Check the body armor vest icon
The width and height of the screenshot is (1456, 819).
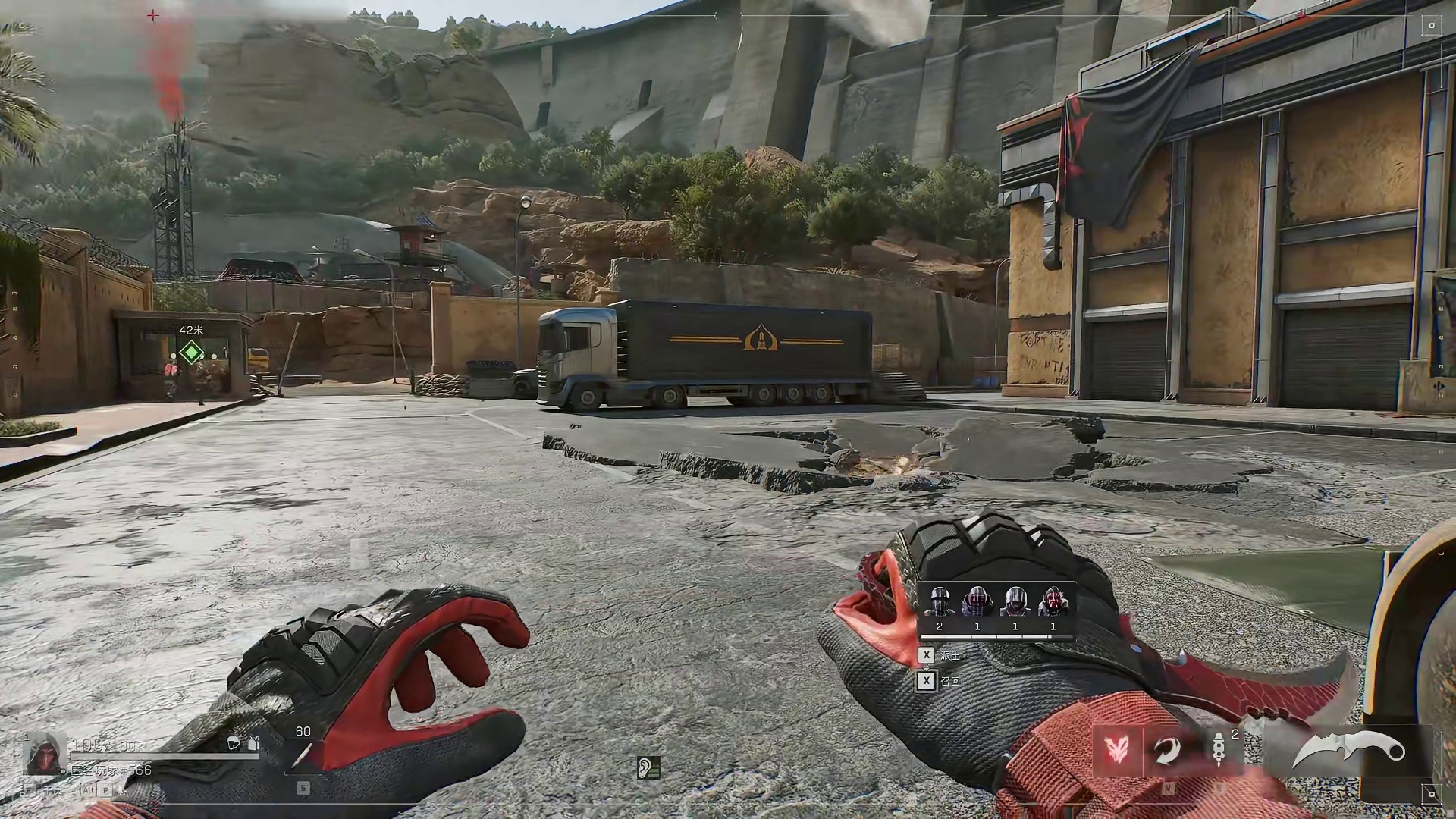click(x=253, y=743)
